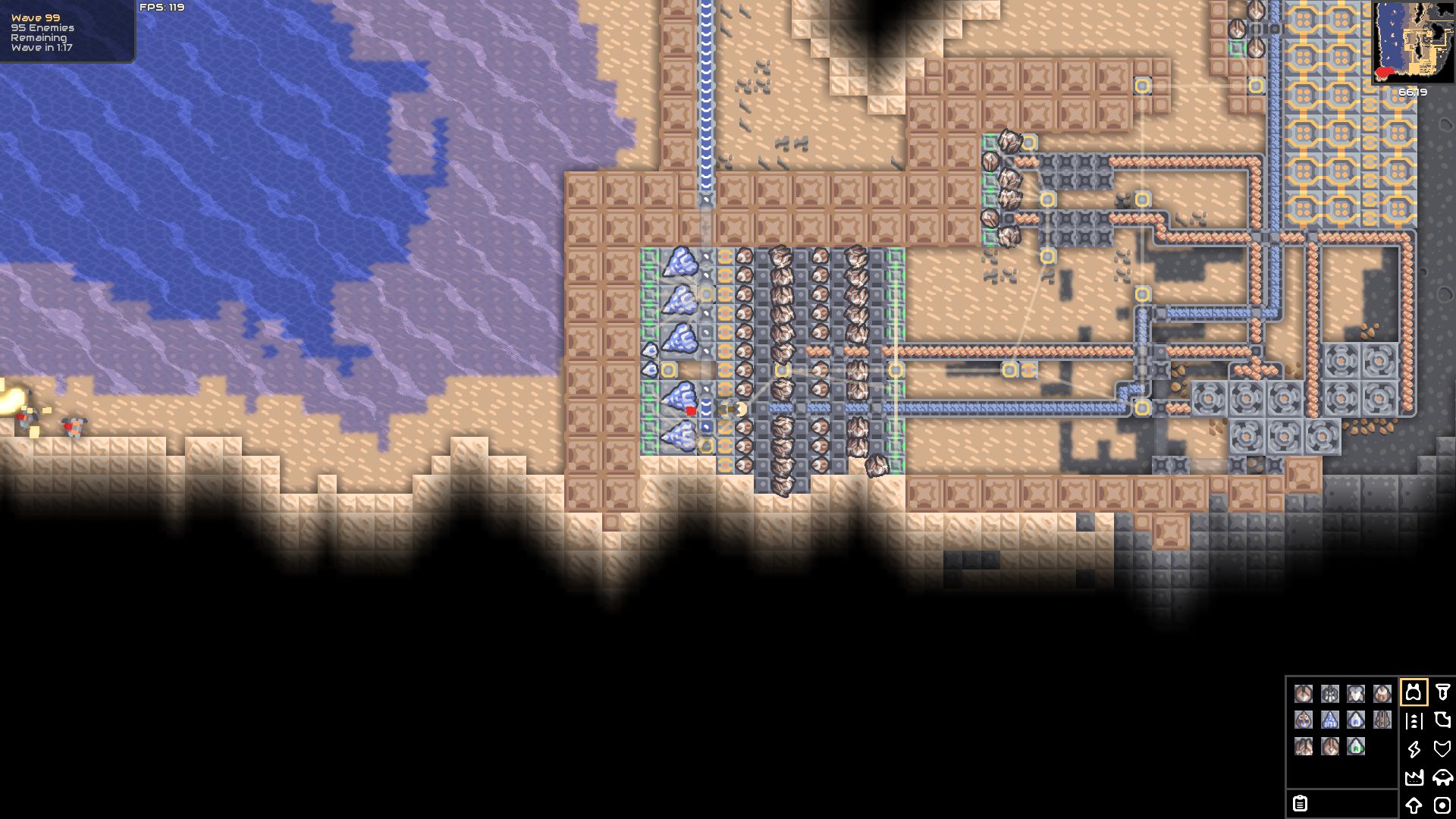Select the crafting factory category icon
The height and width of the screenshot is (819, 1456).
tap(1415, 778)
